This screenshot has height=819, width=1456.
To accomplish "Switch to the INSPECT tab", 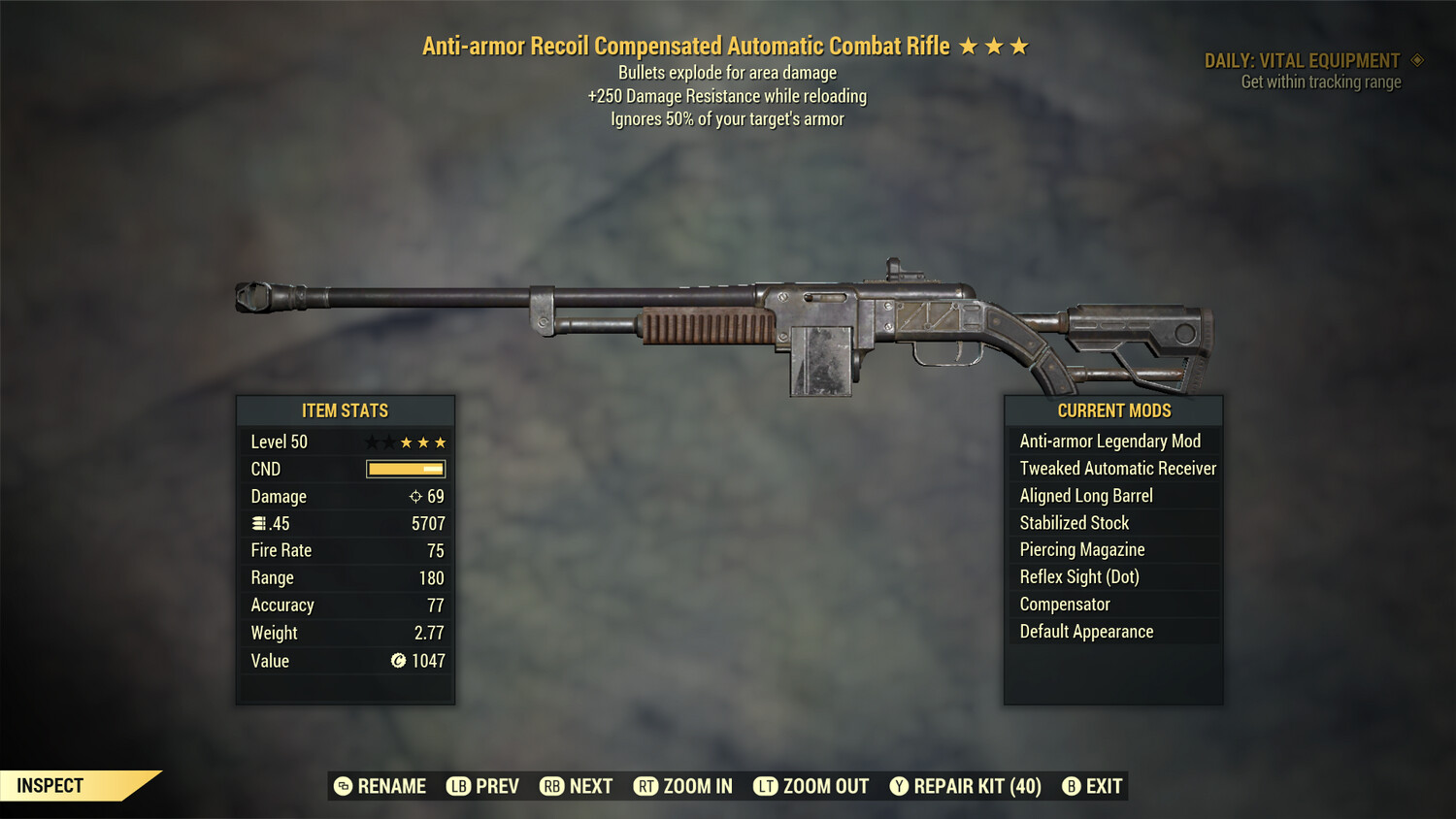I will [50, 785].
